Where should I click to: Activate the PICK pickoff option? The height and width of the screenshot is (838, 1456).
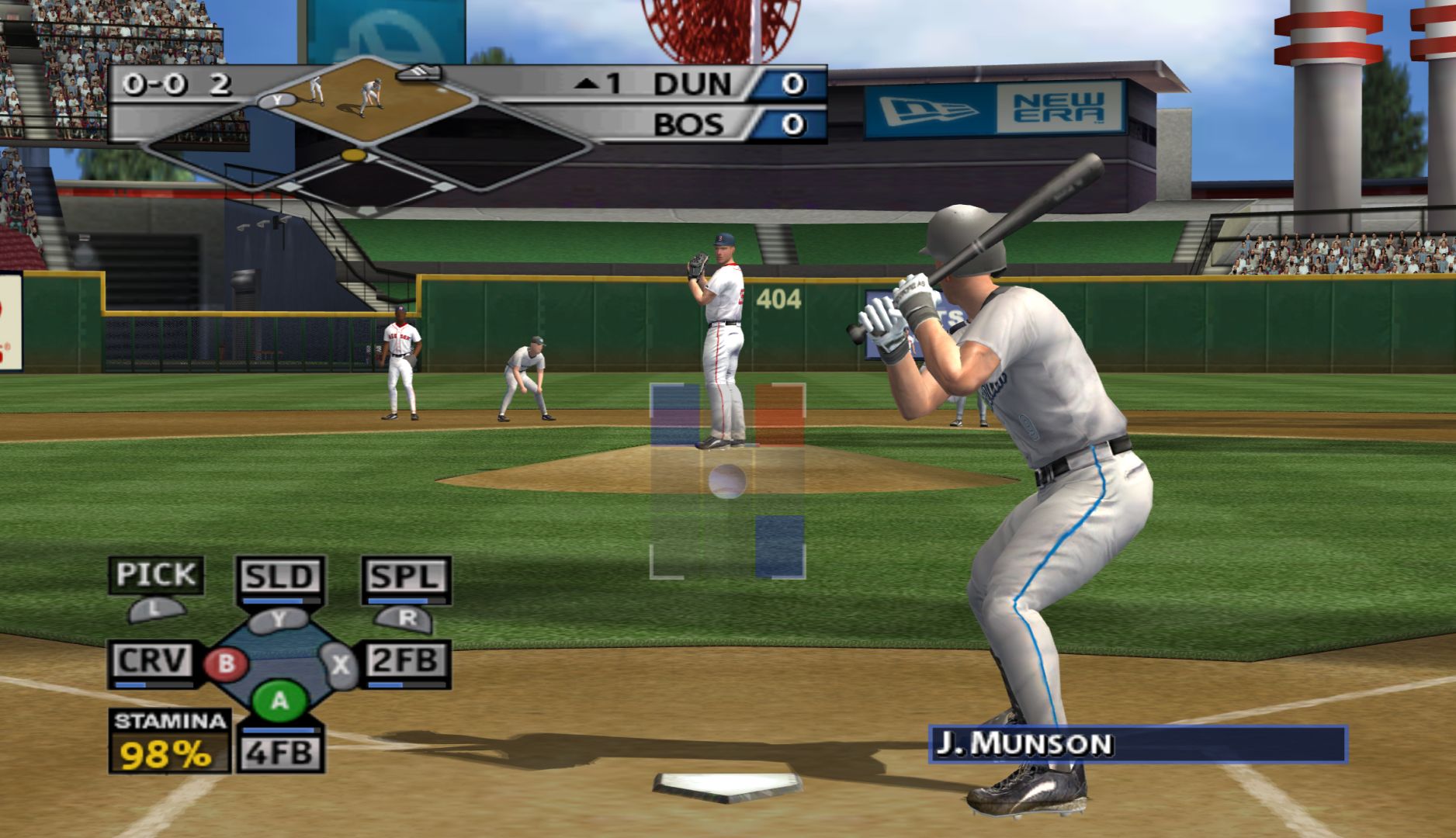pyautogui.click(x=155, y=575)
